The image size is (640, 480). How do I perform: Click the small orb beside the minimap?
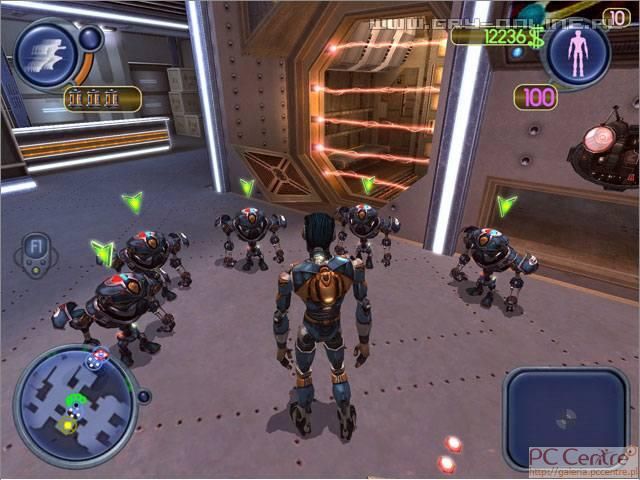[144, 396]
